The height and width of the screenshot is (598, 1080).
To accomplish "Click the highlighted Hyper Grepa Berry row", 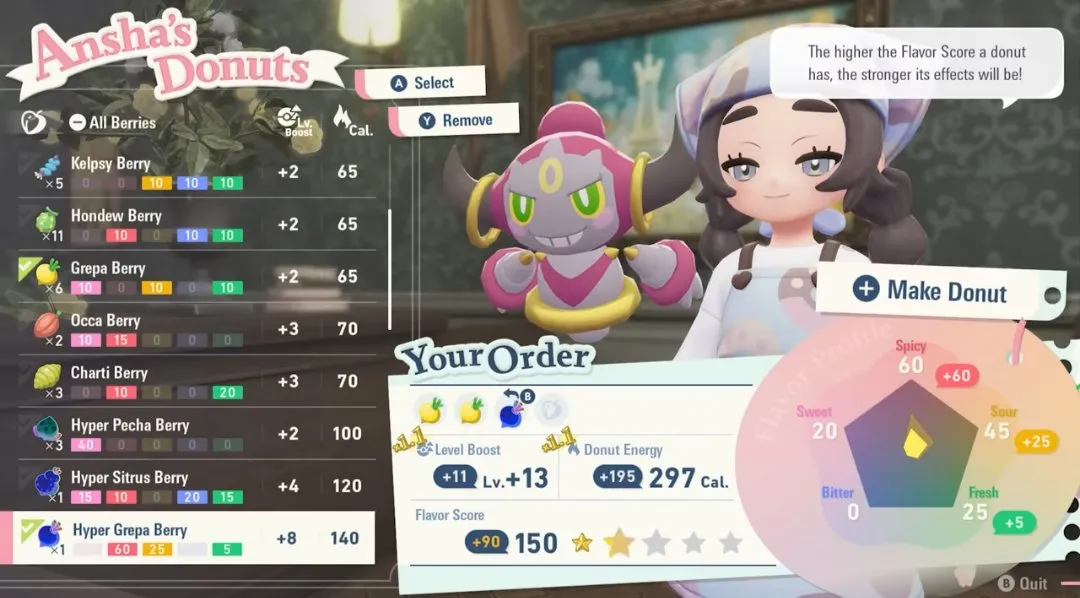I will 190,538.
